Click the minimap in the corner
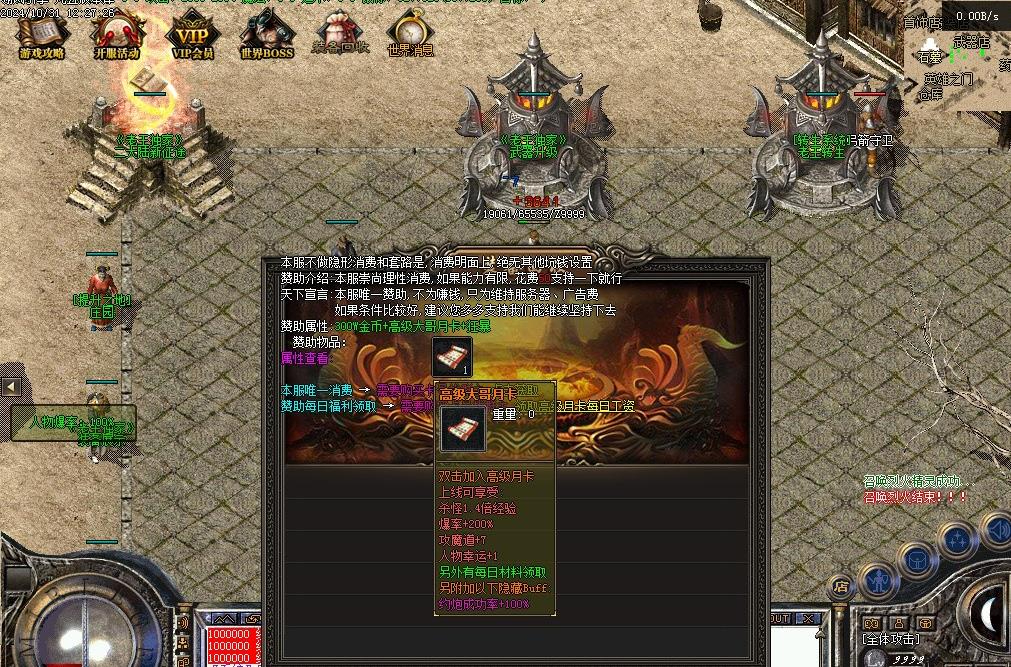 [957, 62]
